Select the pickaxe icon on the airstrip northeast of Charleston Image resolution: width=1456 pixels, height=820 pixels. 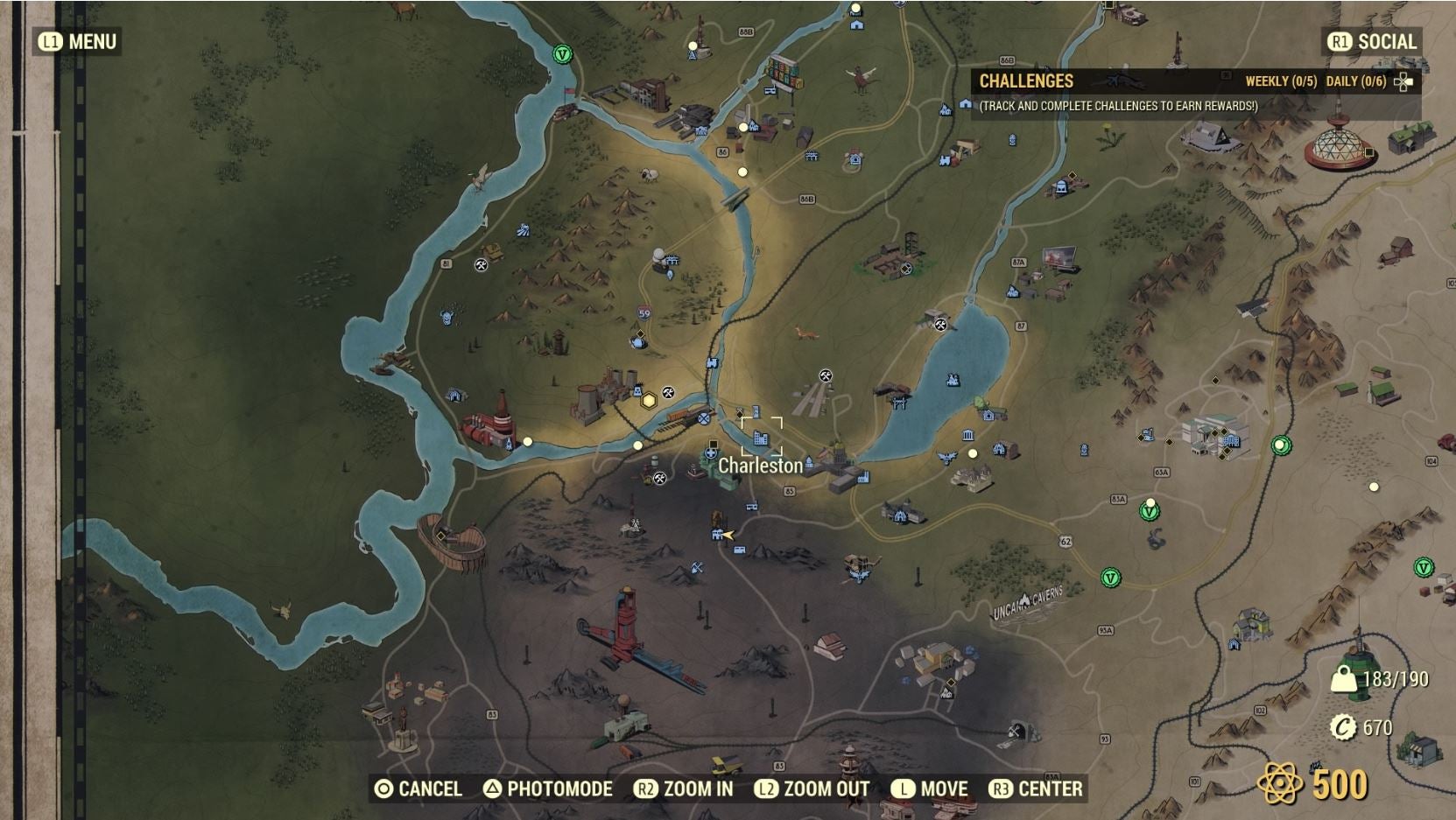pos(826,376)
